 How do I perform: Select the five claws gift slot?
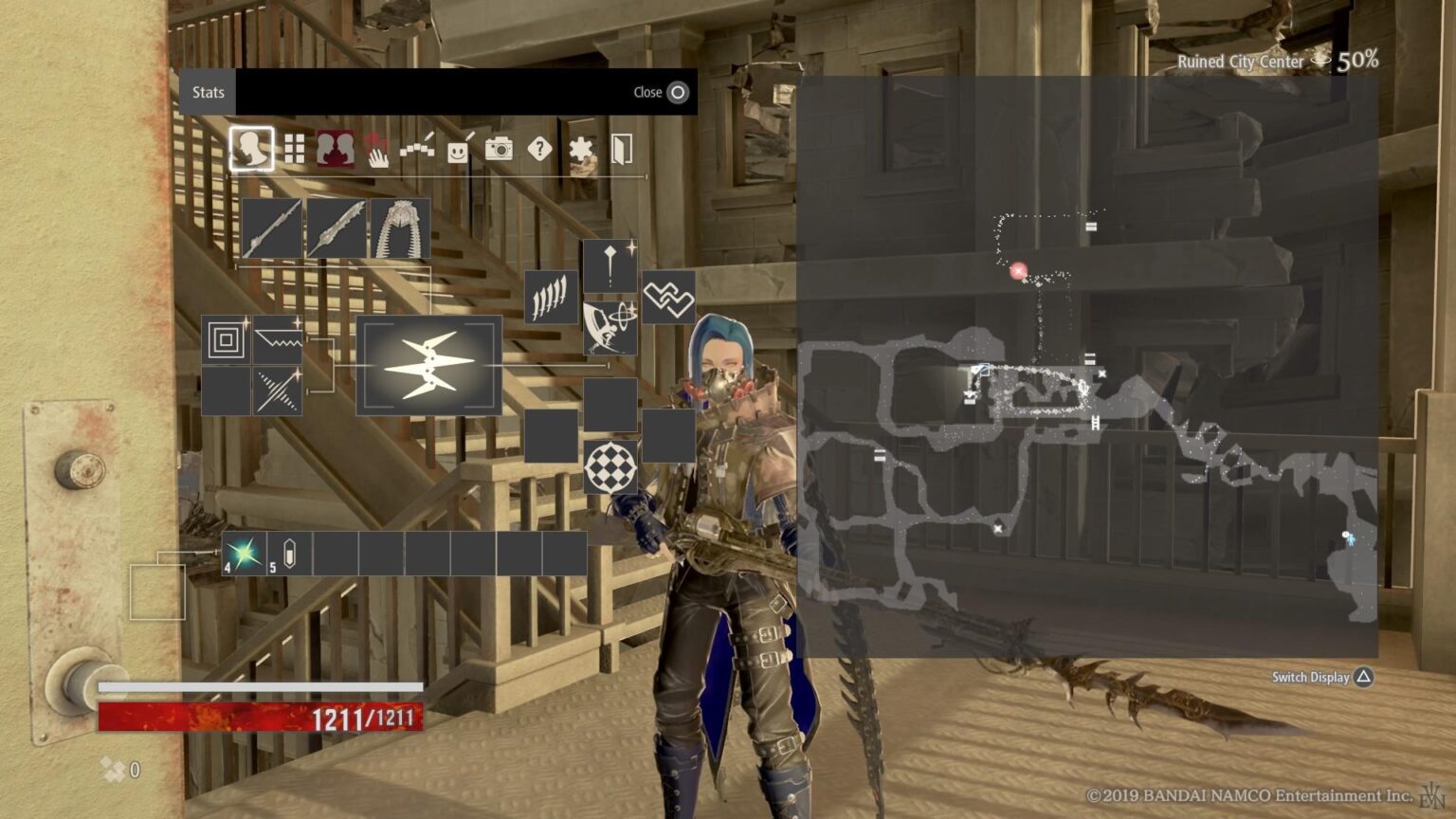click(x=552, y=298)
